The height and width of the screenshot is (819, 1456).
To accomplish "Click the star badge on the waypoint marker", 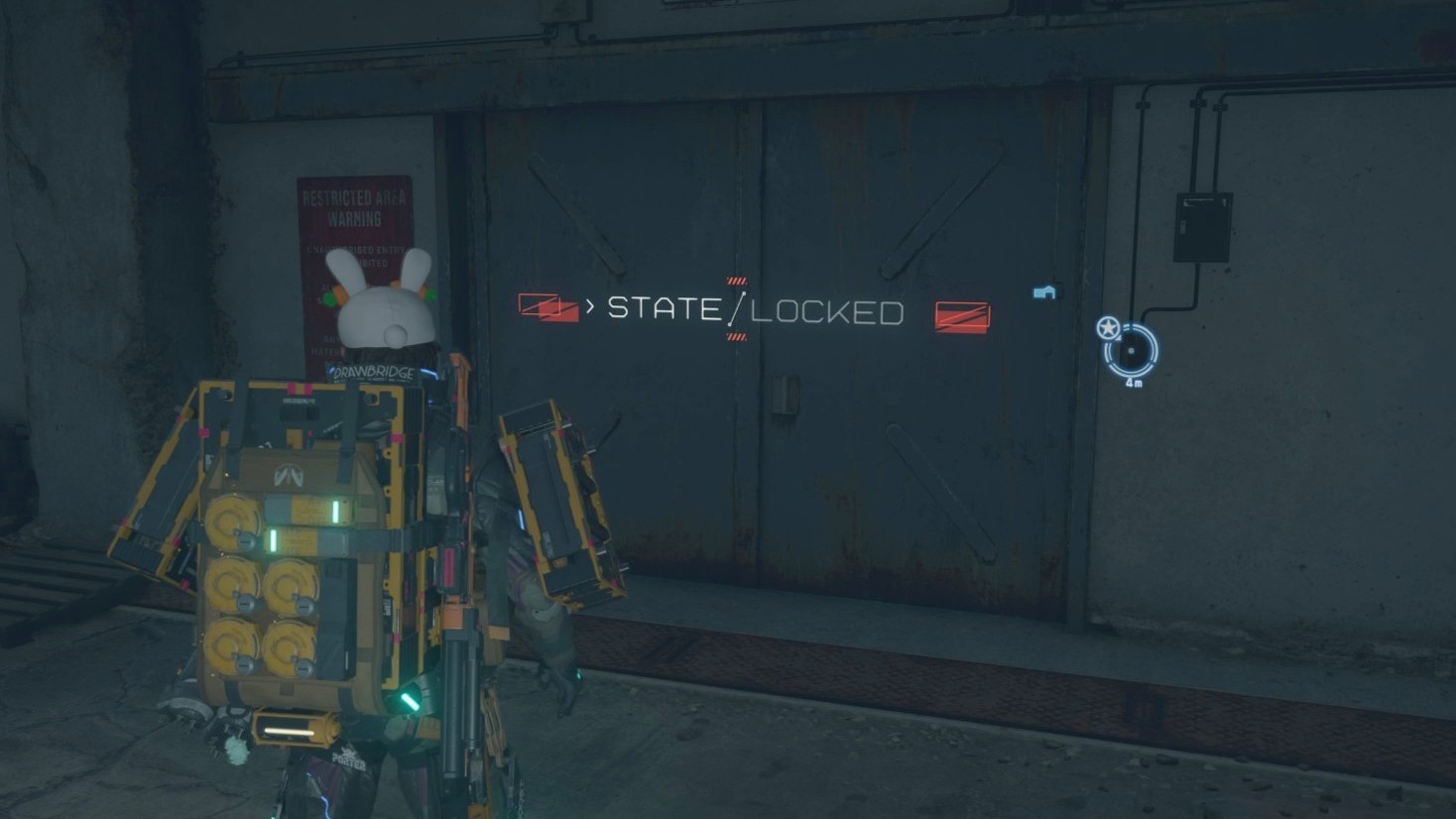I will [1110, 327].
